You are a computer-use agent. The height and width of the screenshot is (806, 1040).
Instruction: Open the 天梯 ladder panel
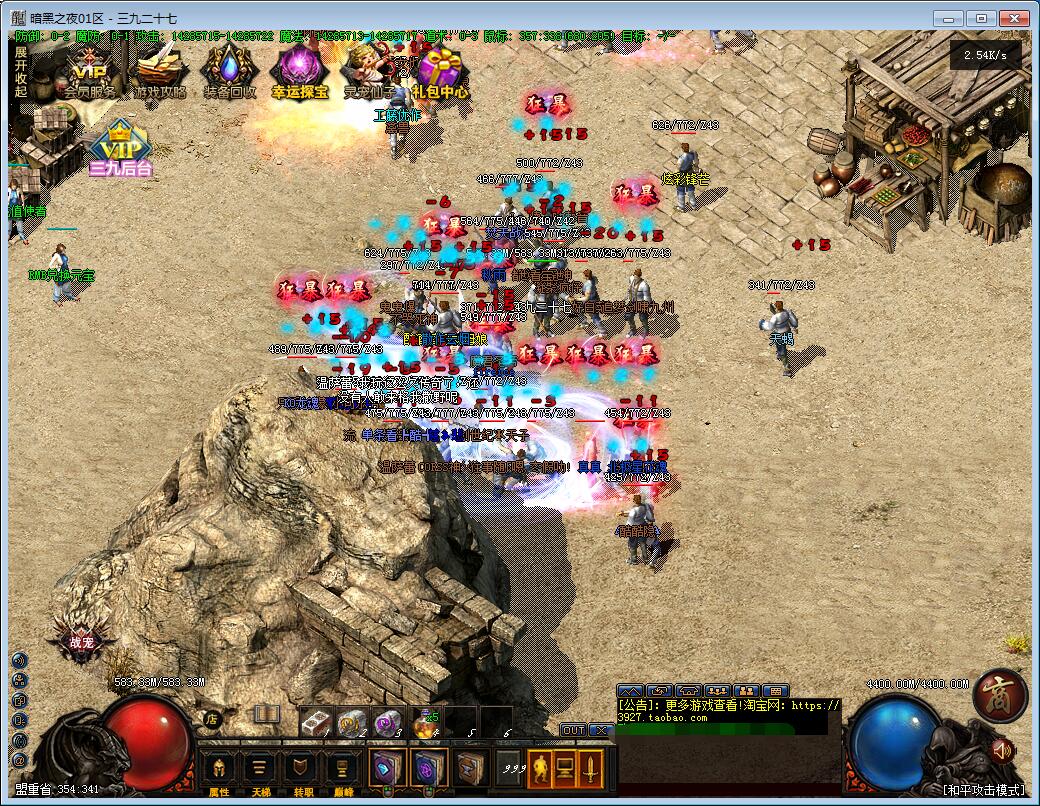coord(260,771)
